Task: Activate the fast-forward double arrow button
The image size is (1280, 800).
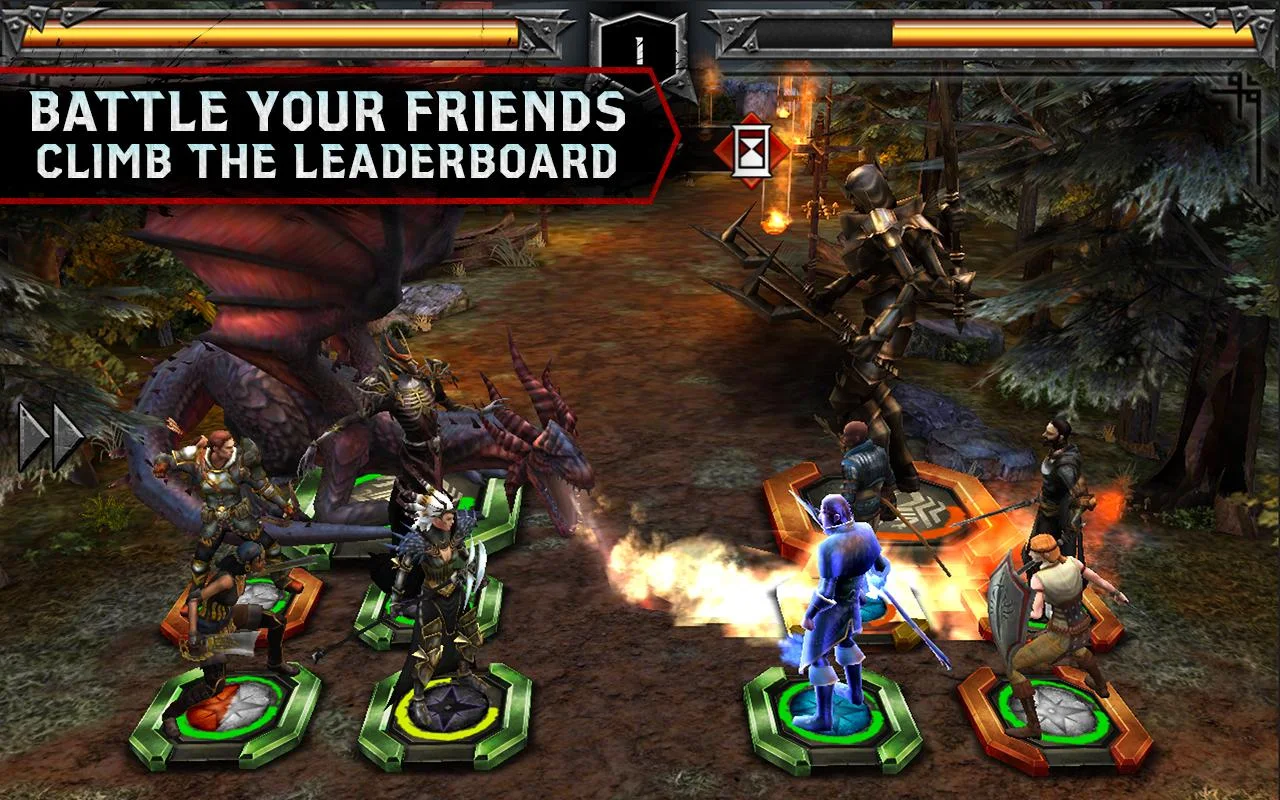Action: click(49, 437)
